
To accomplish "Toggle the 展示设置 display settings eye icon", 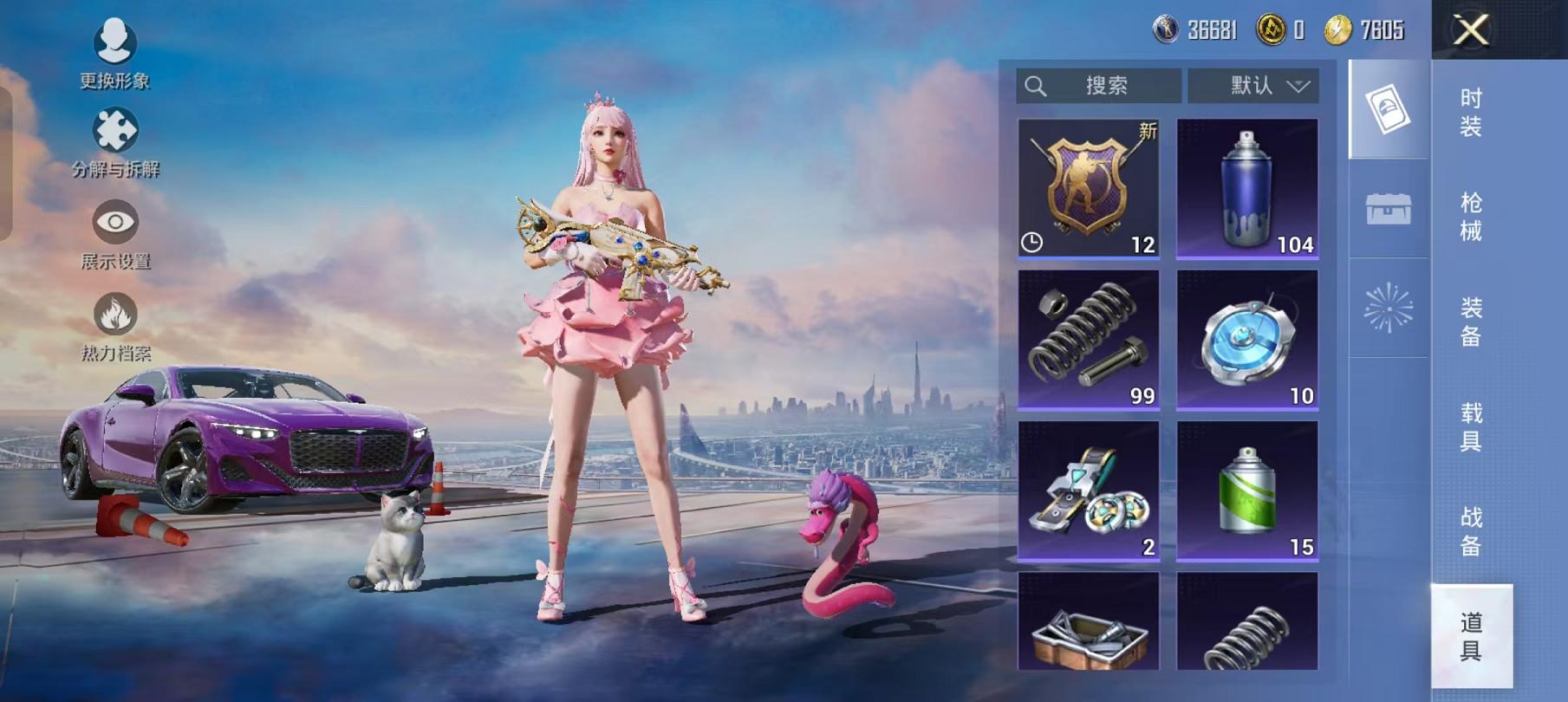I will pyautogui.click(x=115, y=219).
